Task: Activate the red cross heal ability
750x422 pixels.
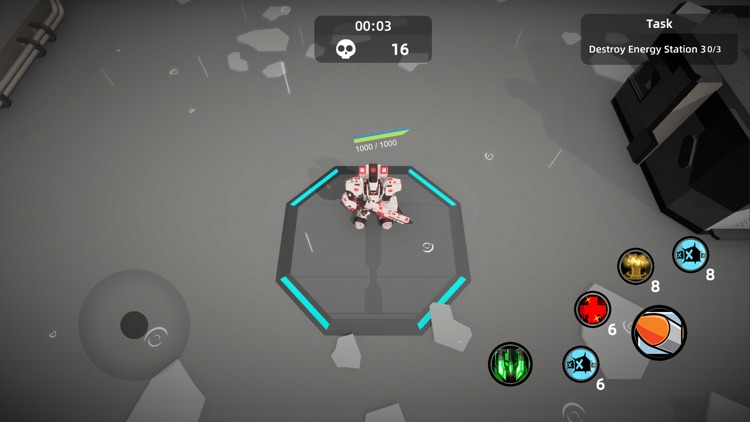Action: click(x=593, y=309)
